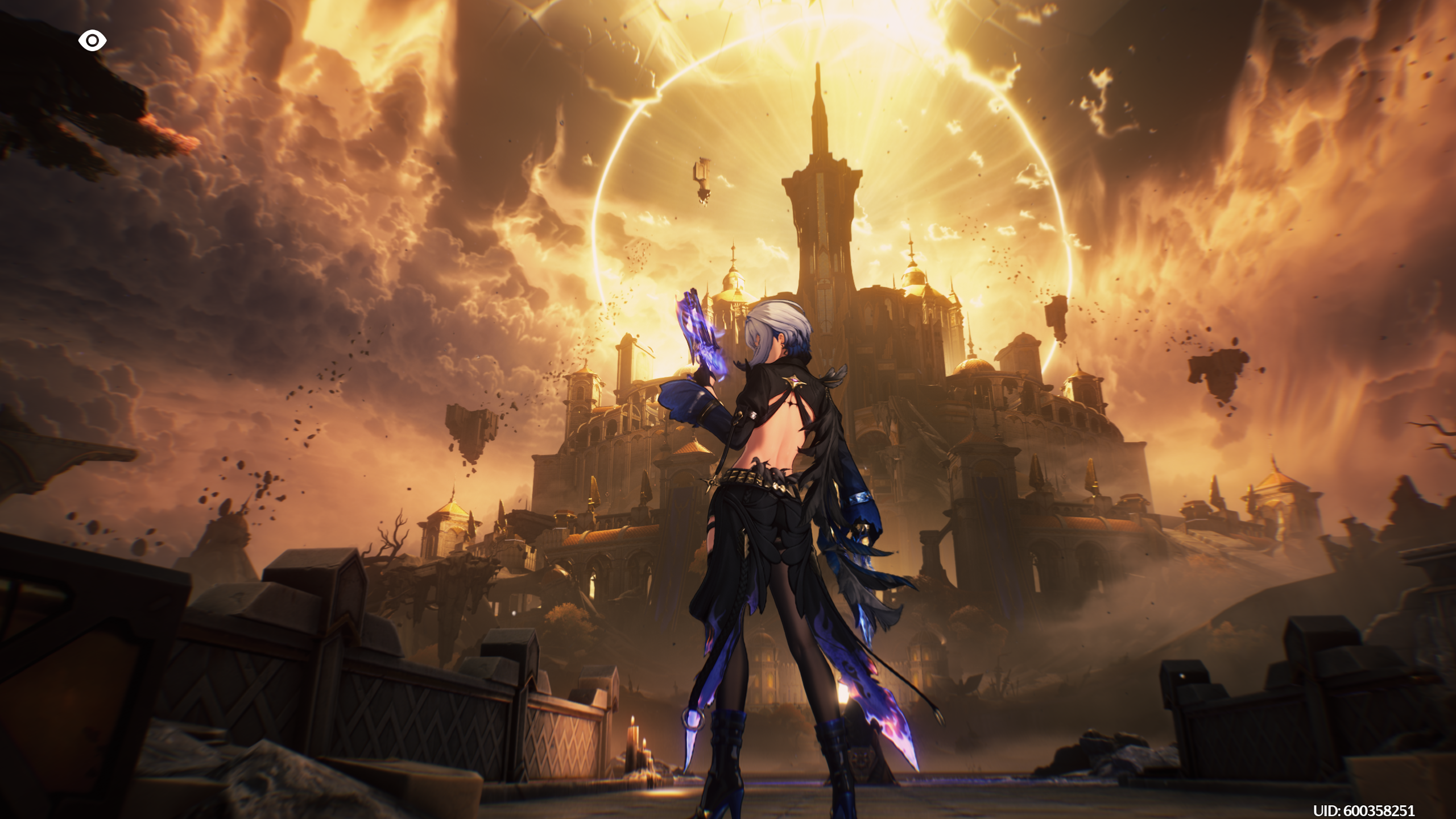This screenshot has height=819, width=1456.
Task: Toggle the eye icon to show the interface
Action: (92, 41)
